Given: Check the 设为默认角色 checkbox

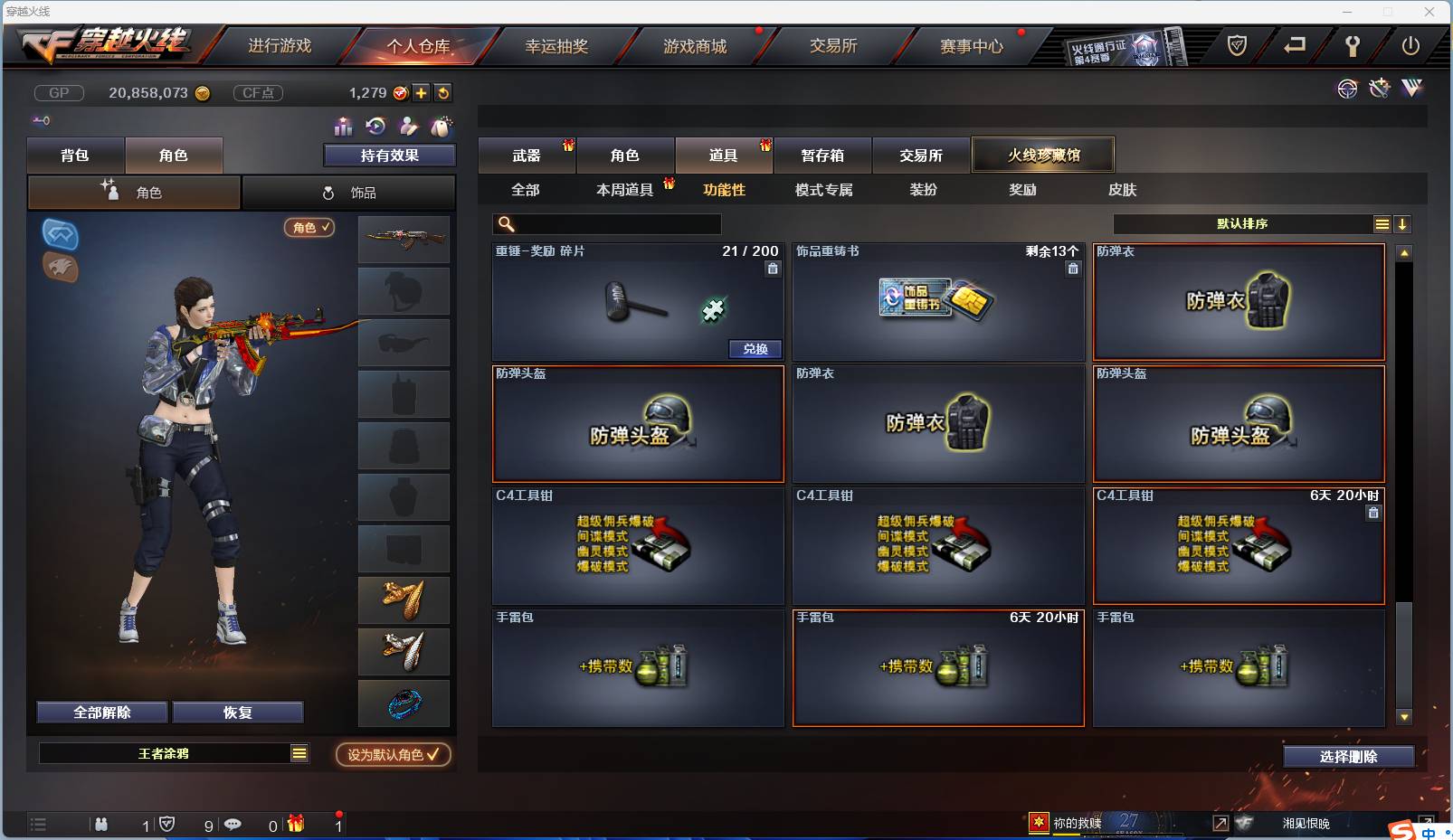Looking at the screenshot, I should pyautogui.click(x=433, y=755).
